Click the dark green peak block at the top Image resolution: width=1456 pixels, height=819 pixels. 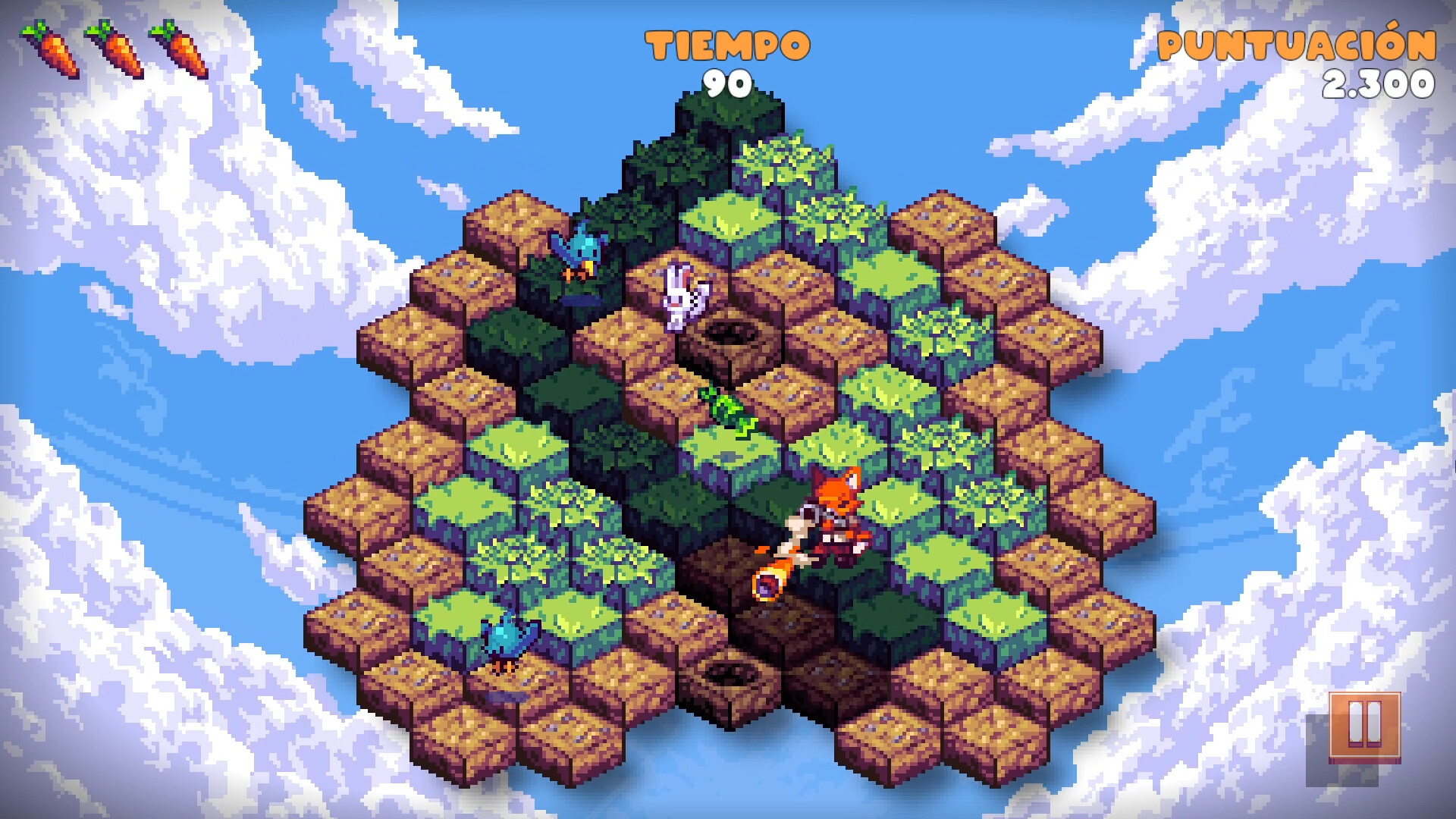click(728, 121)
